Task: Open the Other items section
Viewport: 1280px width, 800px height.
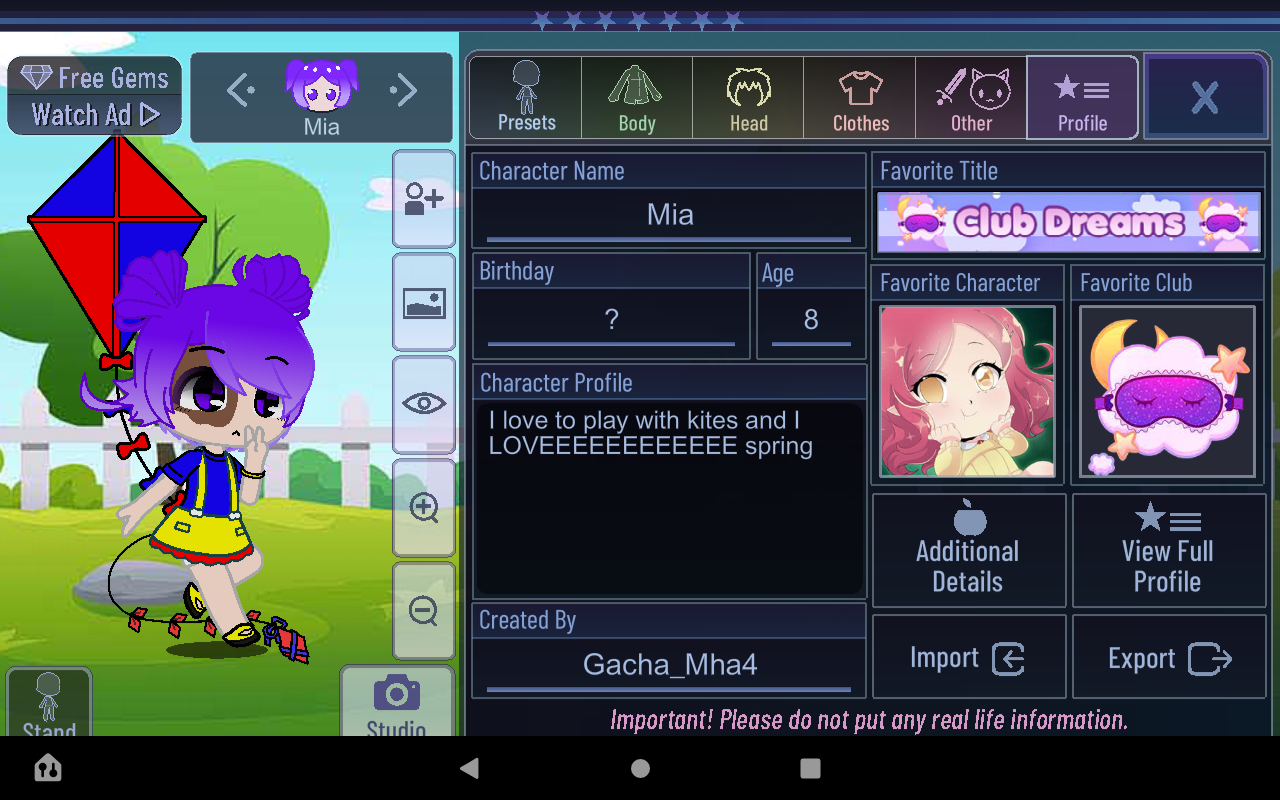Action: click(971, 97)
